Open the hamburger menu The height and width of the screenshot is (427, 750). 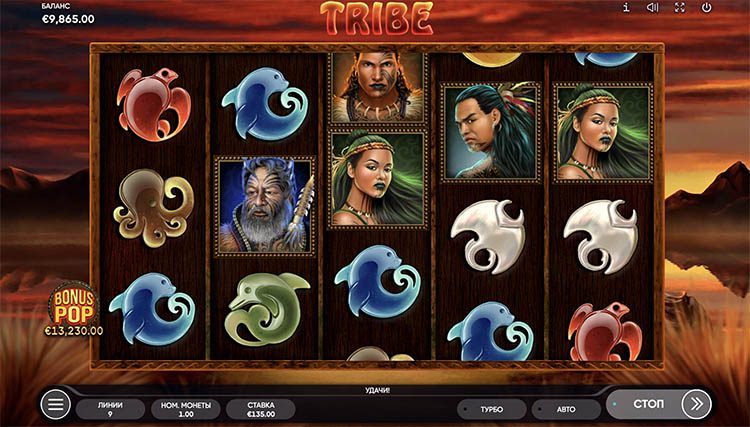tap(56, 405)
